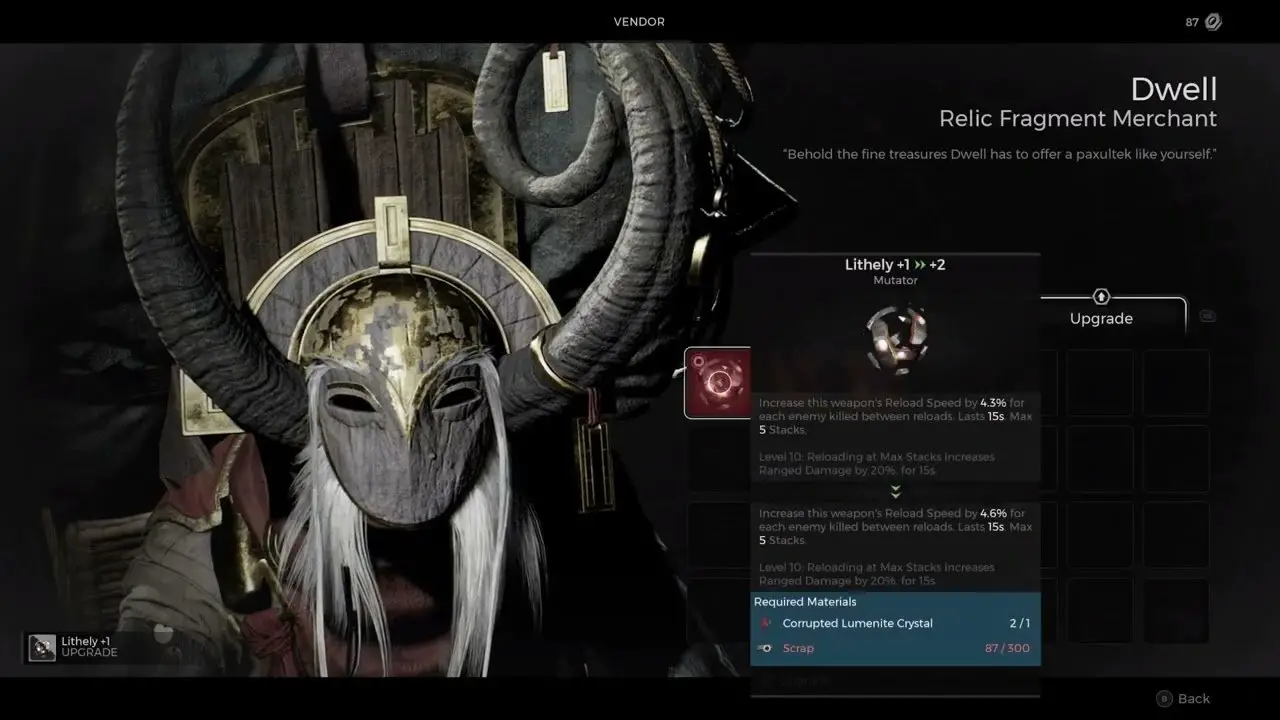Screen dimensions: 1280x720
Task: Expand the double chevron between upgrade descriptions
Action: click(895, 491)
